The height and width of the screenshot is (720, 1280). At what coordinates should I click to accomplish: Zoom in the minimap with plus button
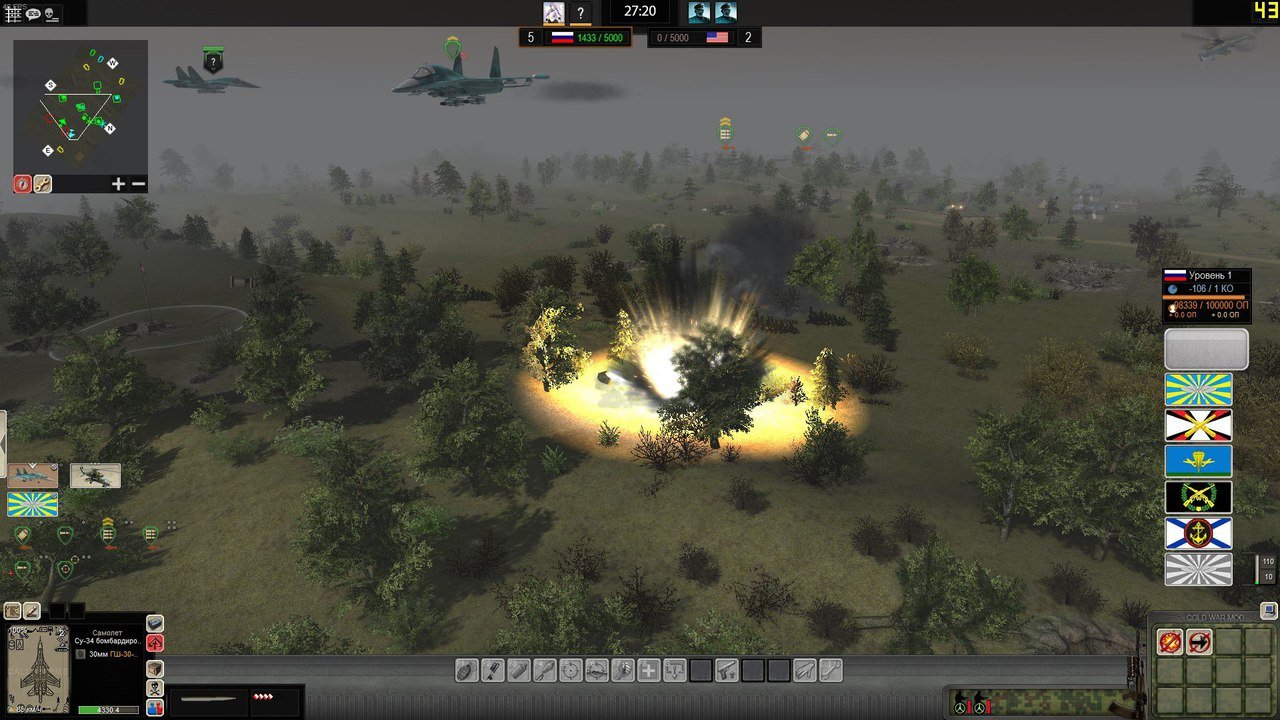pos(119,184)
